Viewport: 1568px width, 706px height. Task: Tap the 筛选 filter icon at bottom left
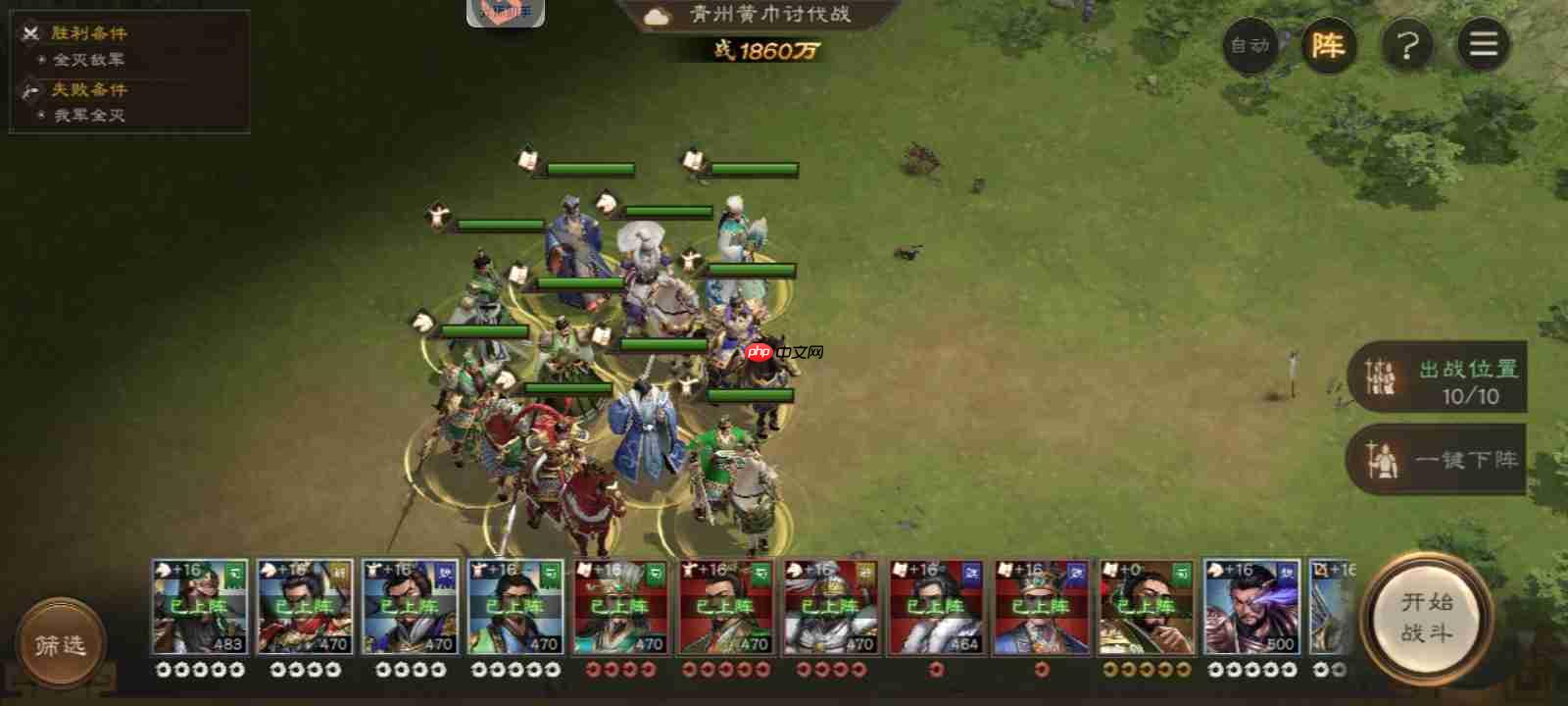point(61,642)
